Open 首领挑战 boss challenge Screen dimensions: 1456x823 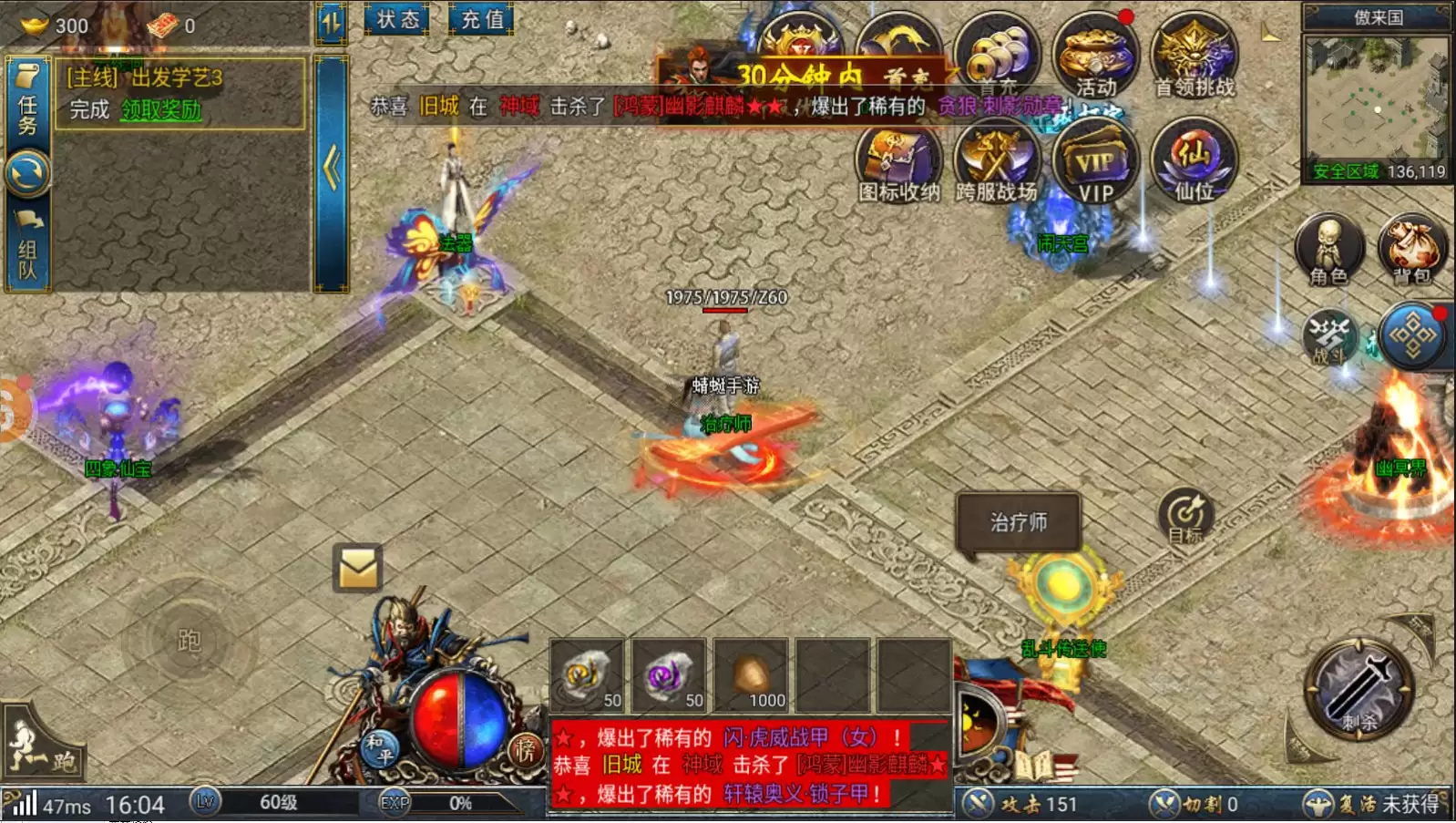click(1194, 56)
